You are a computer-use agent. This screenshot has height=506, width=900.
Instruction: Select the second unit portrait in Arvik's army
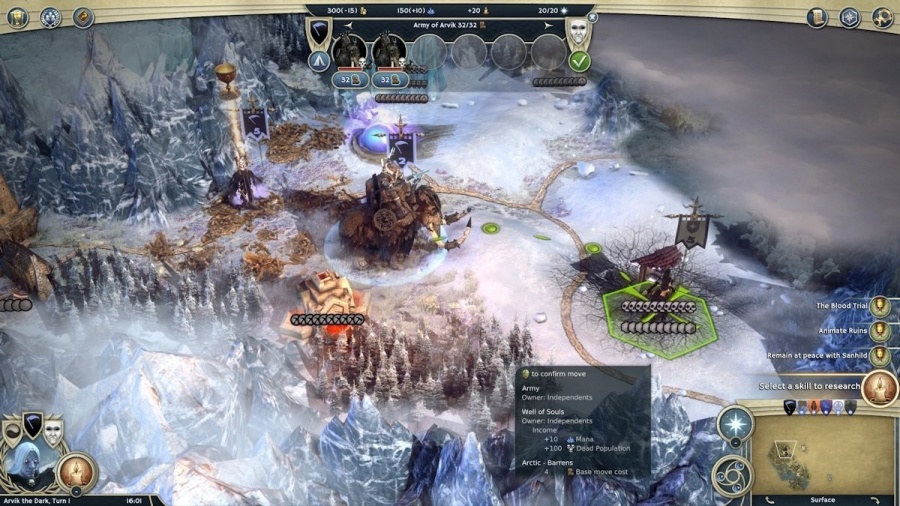click(389, 51)
